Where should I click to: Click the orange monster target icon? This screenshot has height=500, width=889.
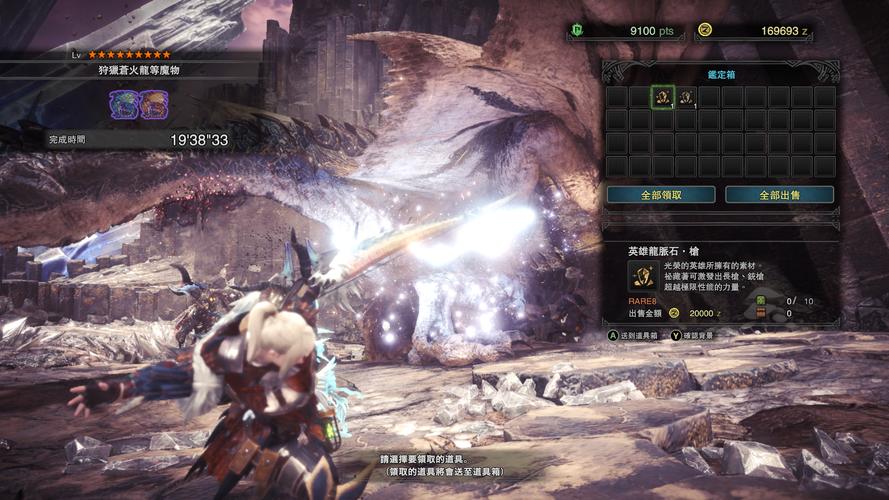coord(152,104)
